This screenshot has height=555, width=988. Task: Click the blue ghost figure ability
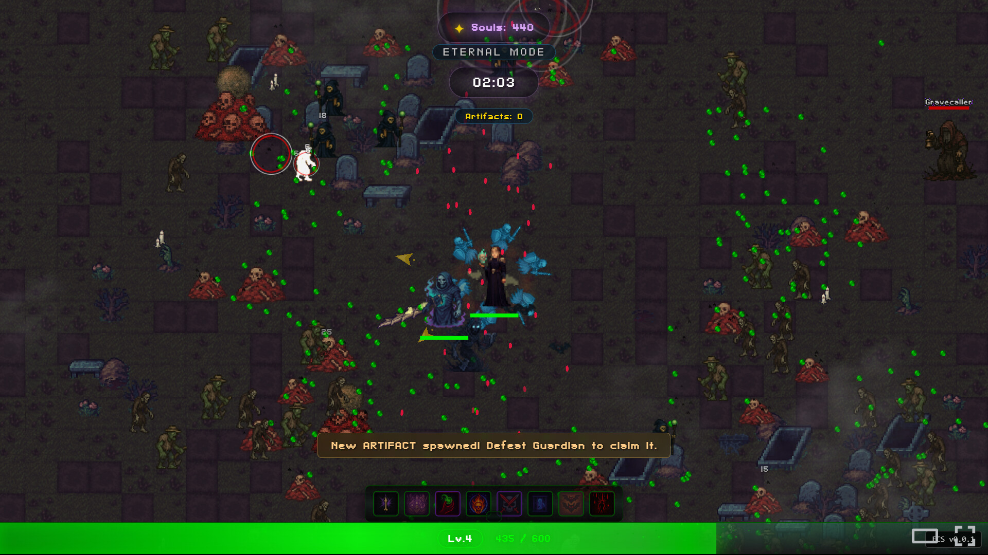click(540, 504)
